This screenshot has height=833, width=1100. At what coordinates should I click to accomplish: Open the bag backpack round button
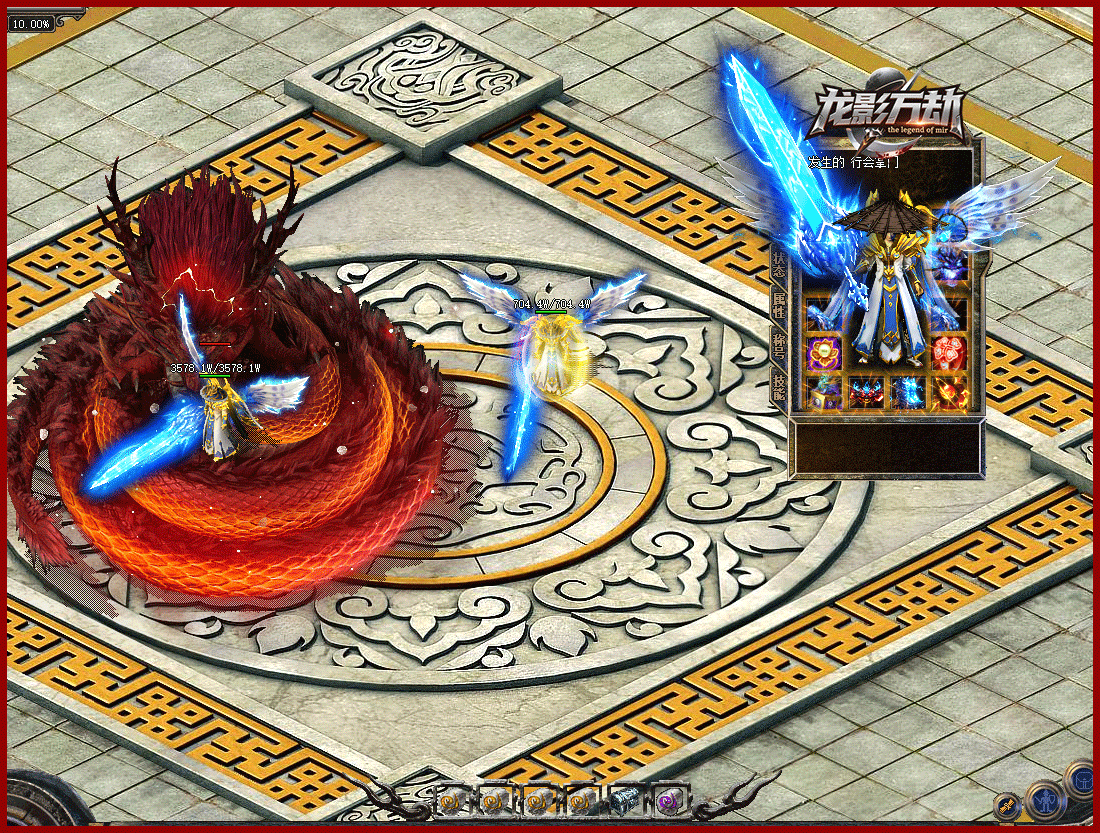(x=1080, y=779)
